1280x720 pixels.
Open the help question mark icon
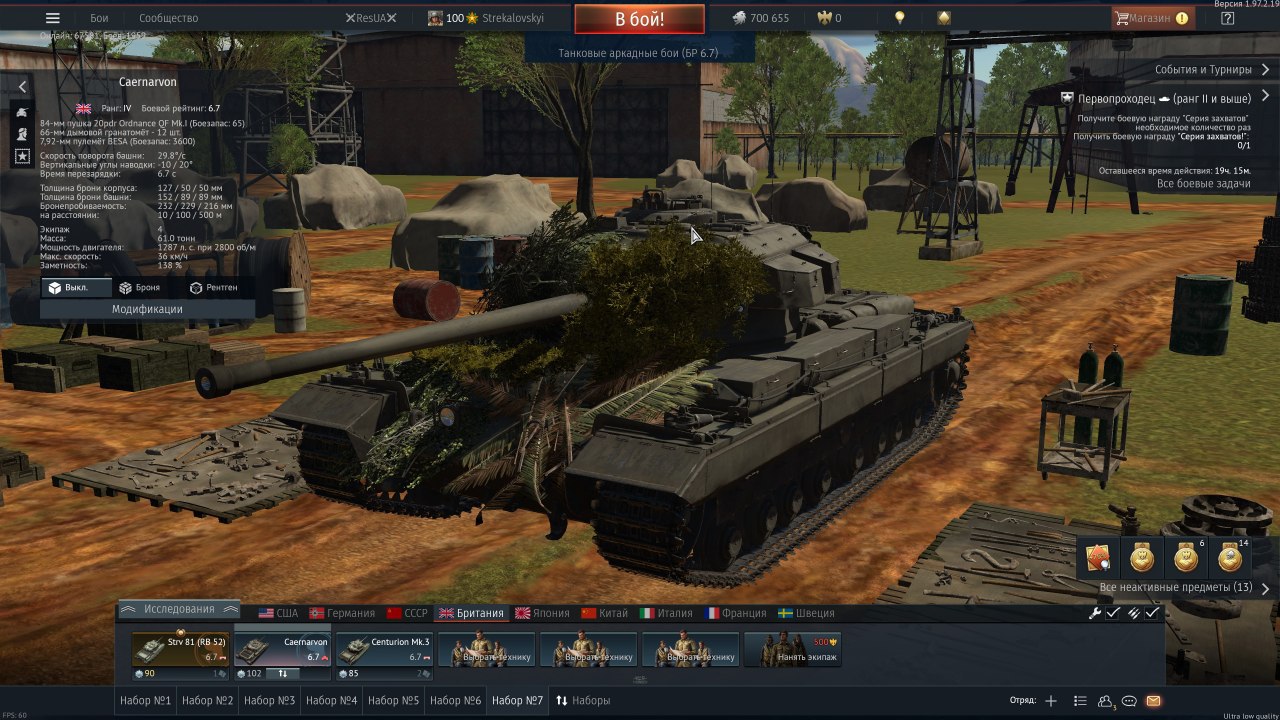(x=1227, y=18)
